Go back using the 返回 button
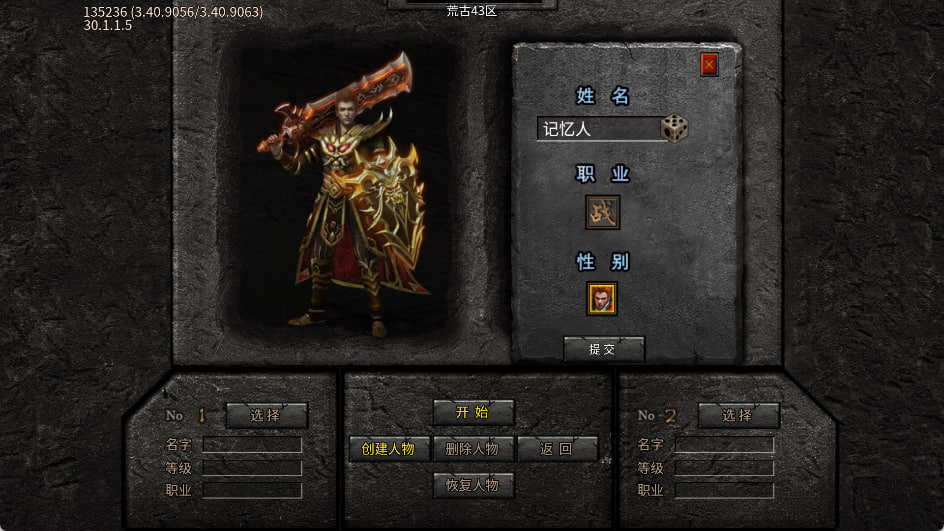This screenshot has height=531, width=944. coord(557,449)
